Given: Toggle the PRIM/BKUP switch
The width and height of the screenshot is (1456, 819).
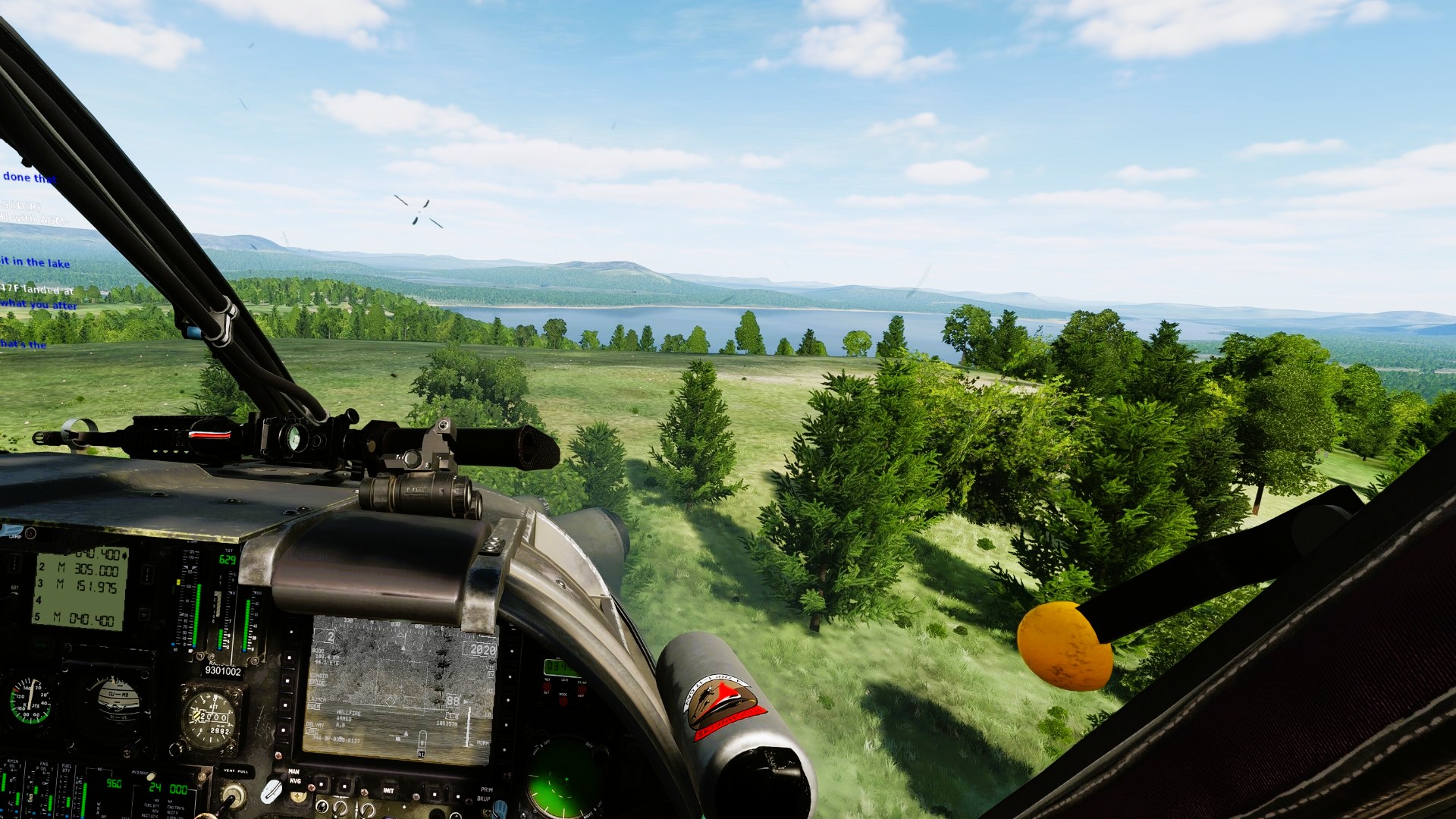Looking at the screenshot, I should pyautogui.click(x=500, y=808).
